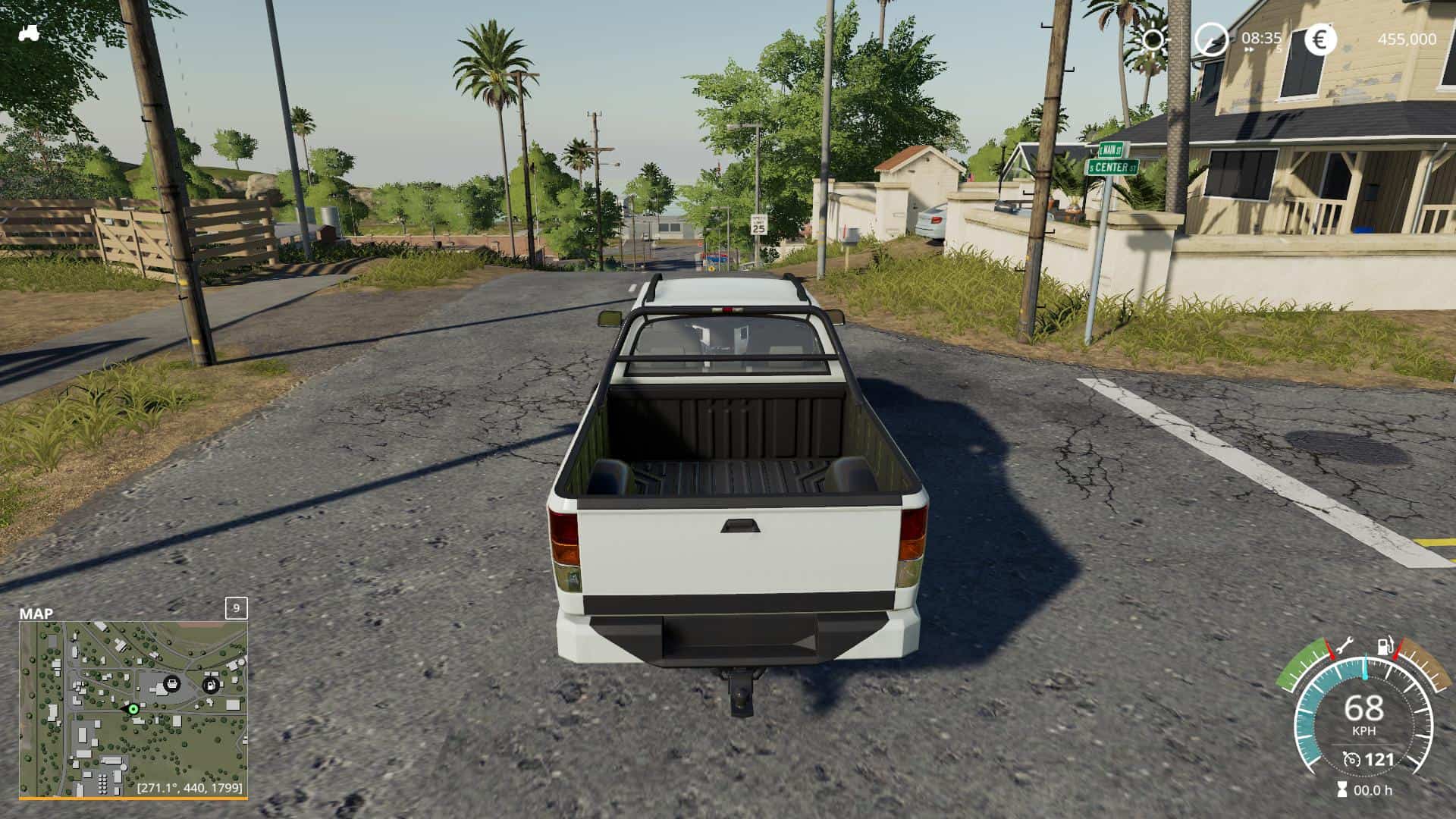This screenshot has height=819, width=1456.
Task: Select the tractor vehicle icon in top-left corner
Action: click(x=29, y=32)
